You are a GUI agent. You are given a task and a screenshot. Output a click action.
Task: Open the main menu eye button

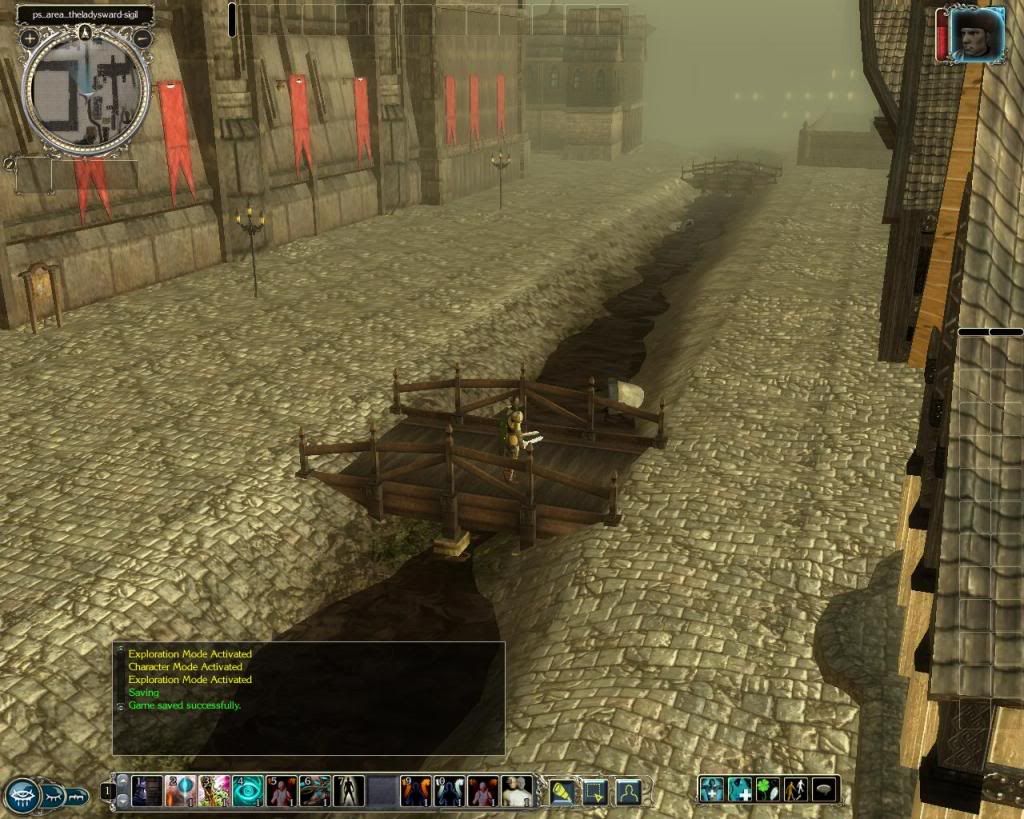pos(22,795)
